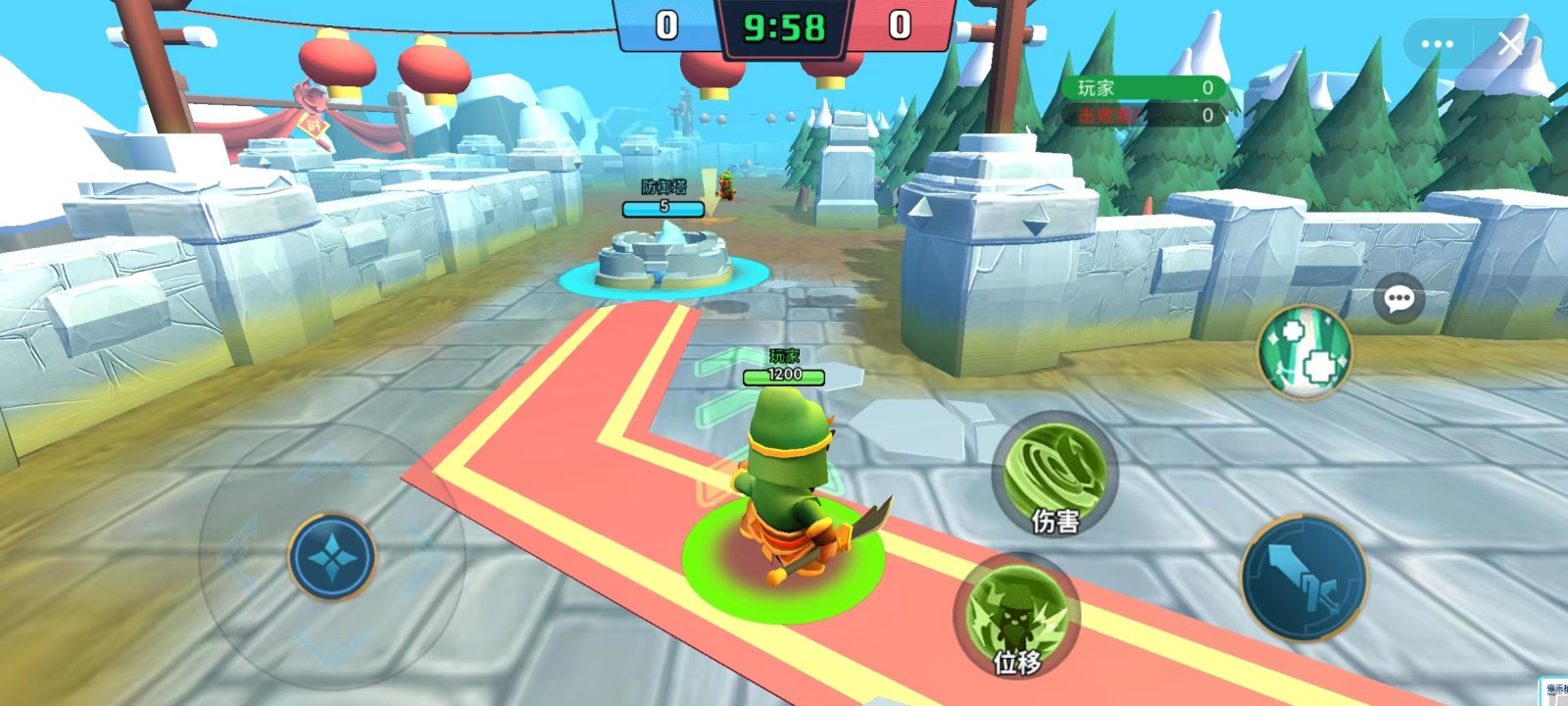Open the three-dot more options menu

tap(1437, 44)
